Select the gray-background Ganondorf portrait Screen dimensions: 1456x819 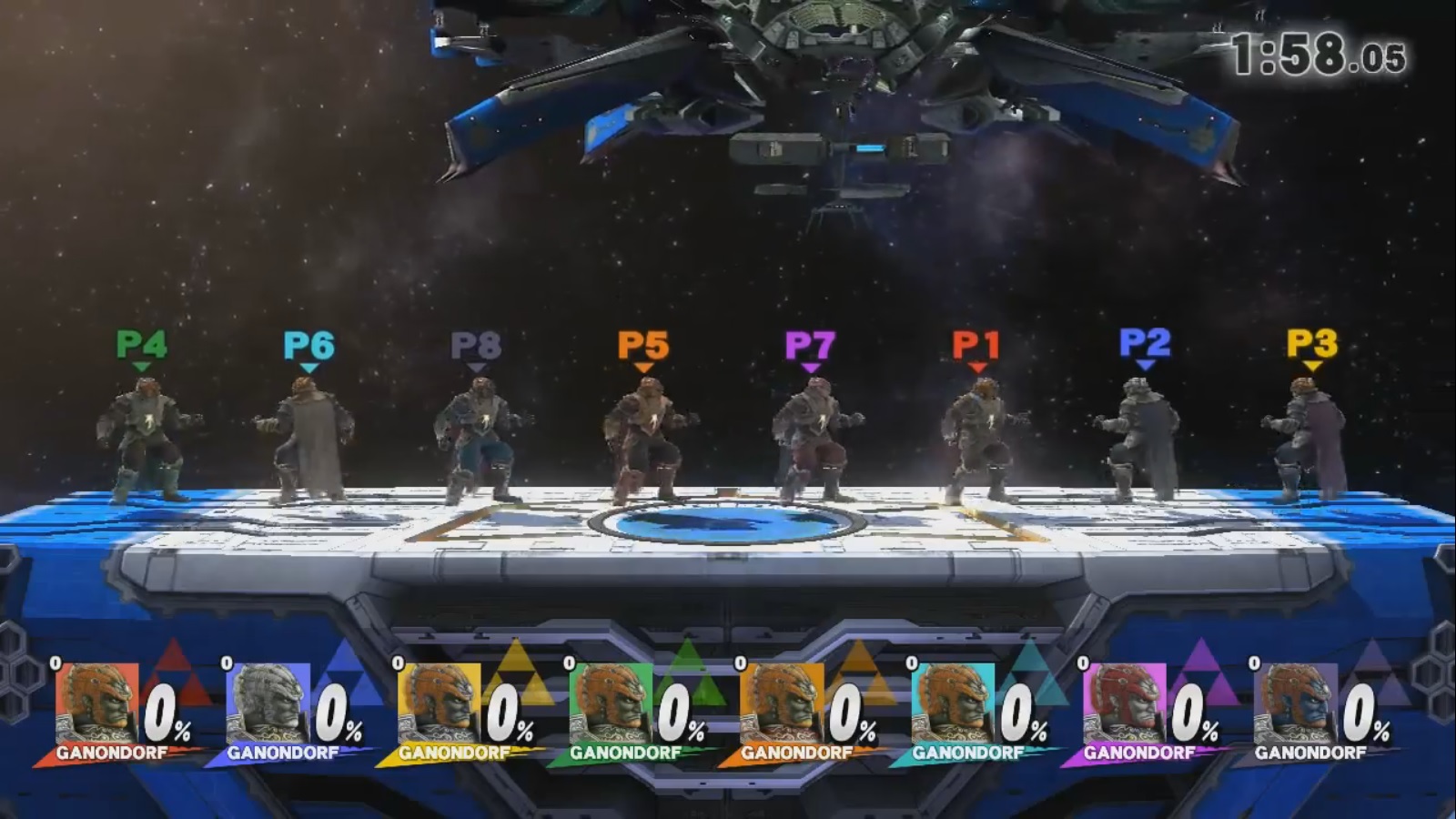coord(1294,703)
